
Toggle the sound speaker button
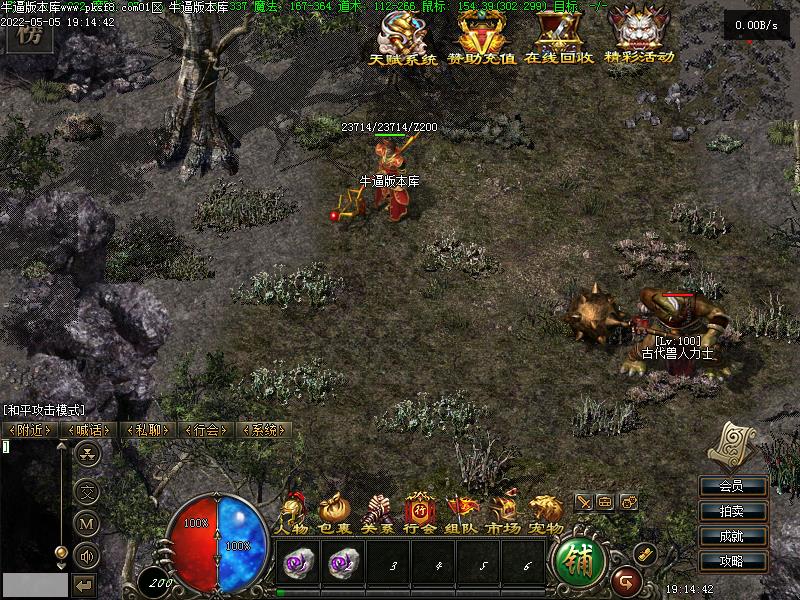coord(87,554)
